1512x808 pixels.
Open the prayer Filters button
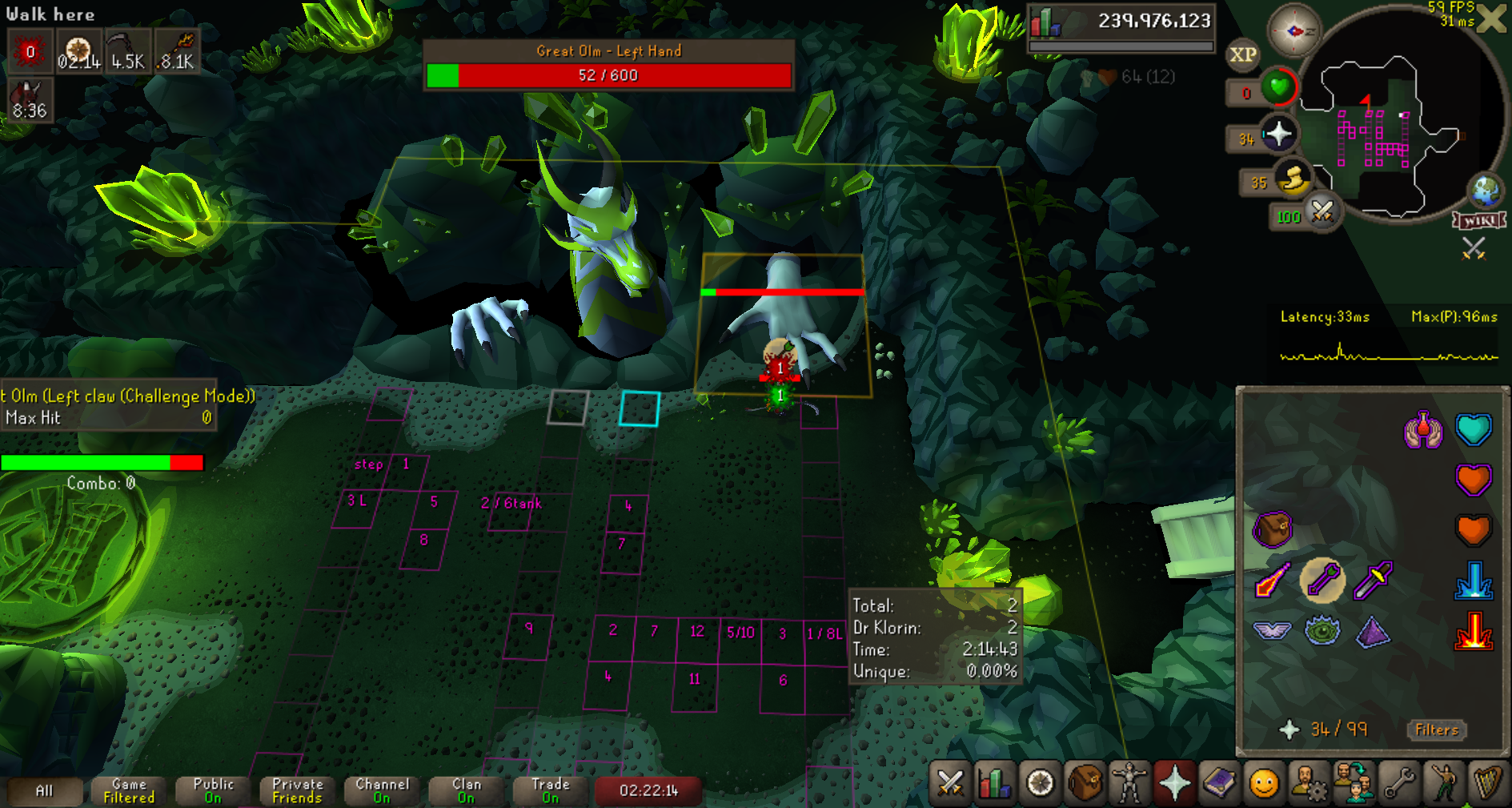click(1437, 730)
